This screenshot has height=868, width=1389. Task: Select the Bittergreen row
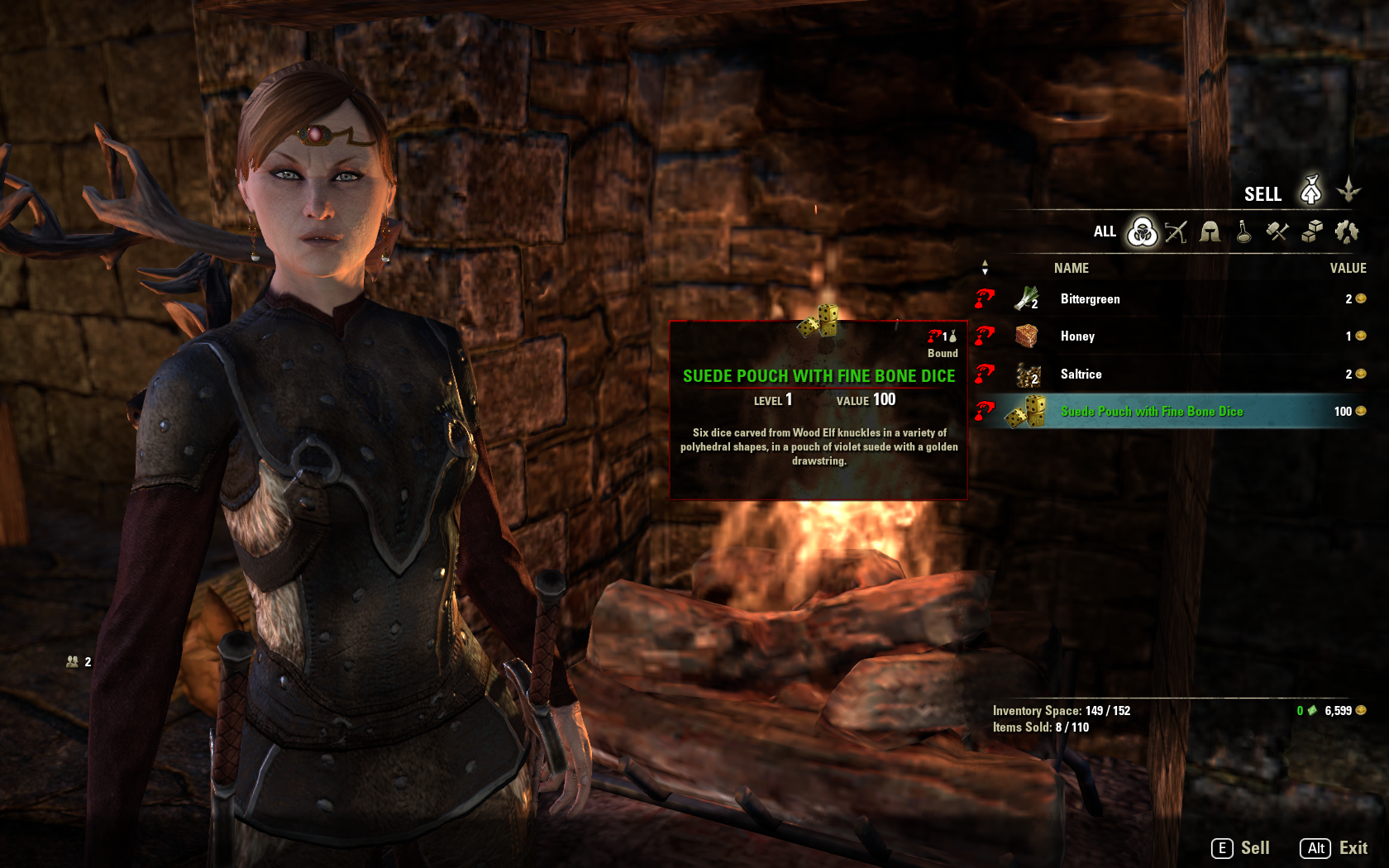(1090, 299)
